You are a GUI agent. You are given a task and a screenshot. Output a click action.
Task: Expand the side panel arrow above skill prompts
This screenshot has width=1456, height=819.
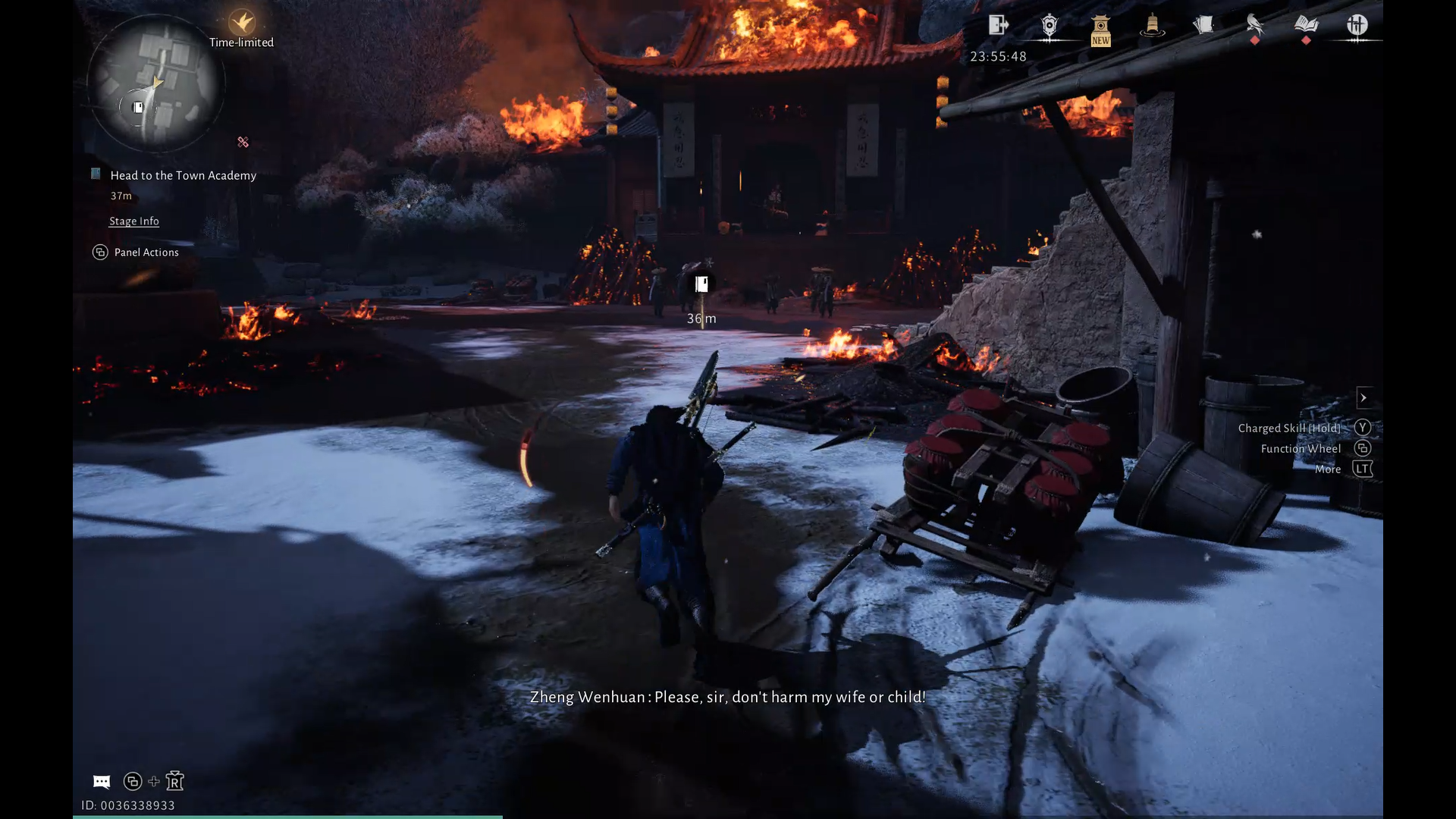click(x=1363, y=397)
